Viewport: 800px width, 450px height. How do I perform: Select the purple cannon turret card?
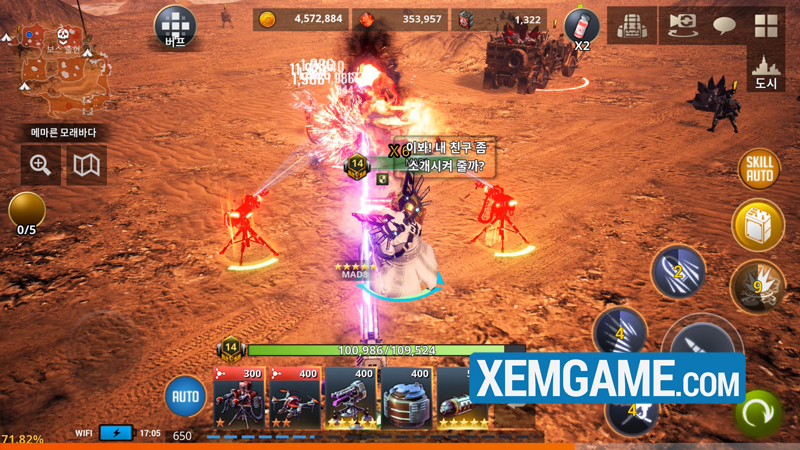(350, 398)
